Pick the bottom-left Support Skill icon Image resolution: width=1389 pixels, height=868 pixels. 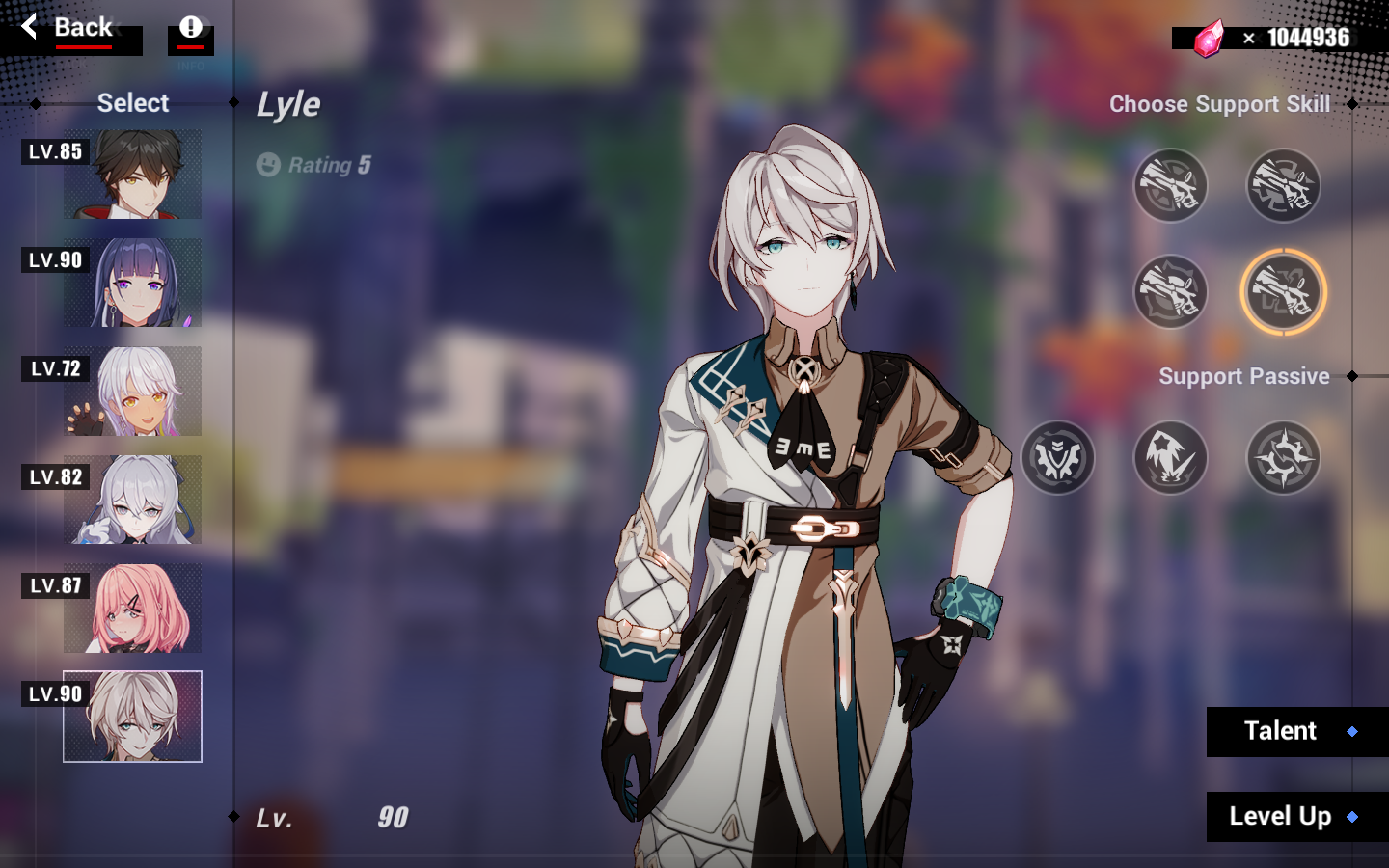click(x=1170, y=292)
